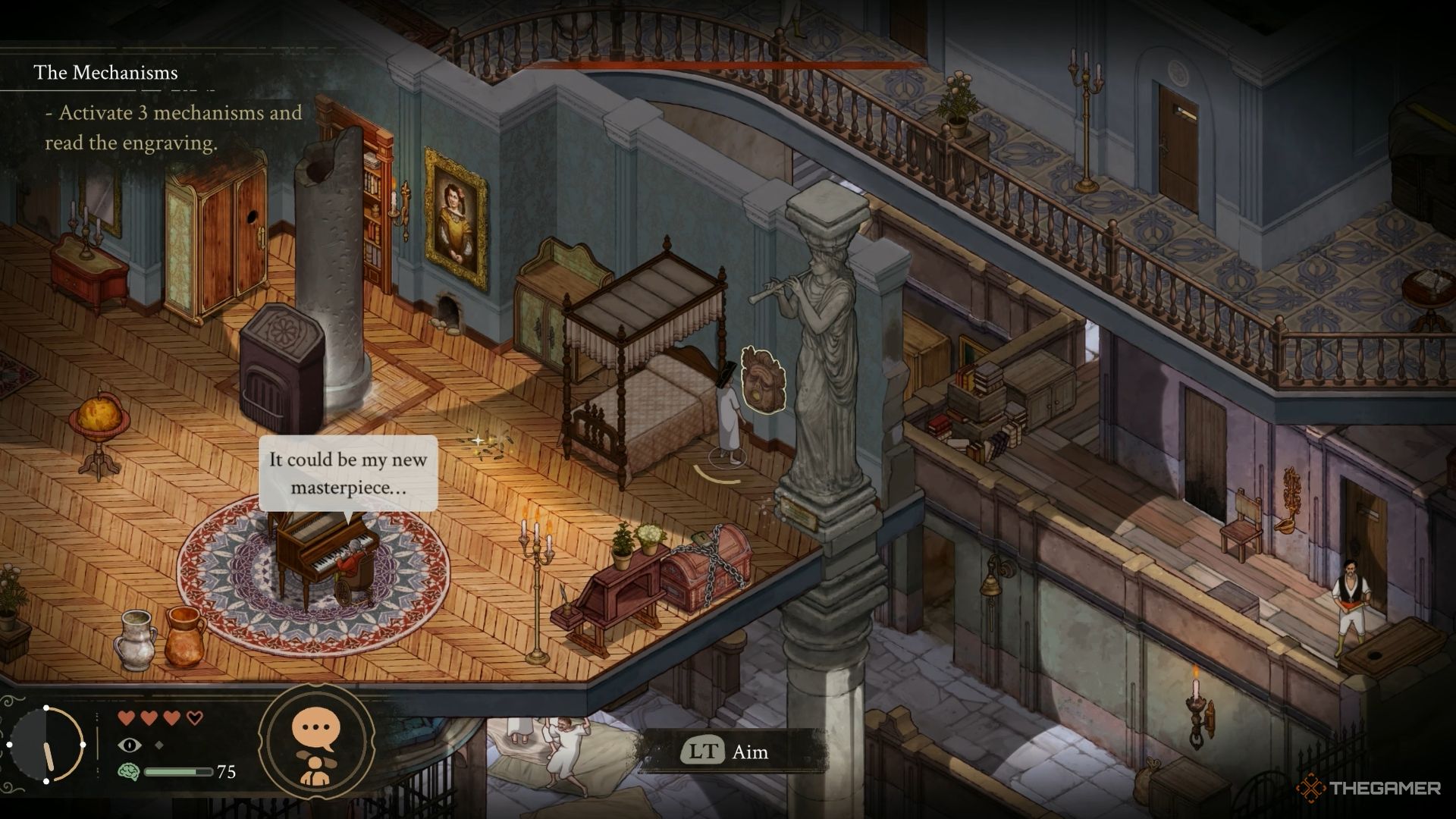The width and height of the screenshot is (1456, 819).
Task: Open The Mechanisms objective tracker
Action: 105,73
